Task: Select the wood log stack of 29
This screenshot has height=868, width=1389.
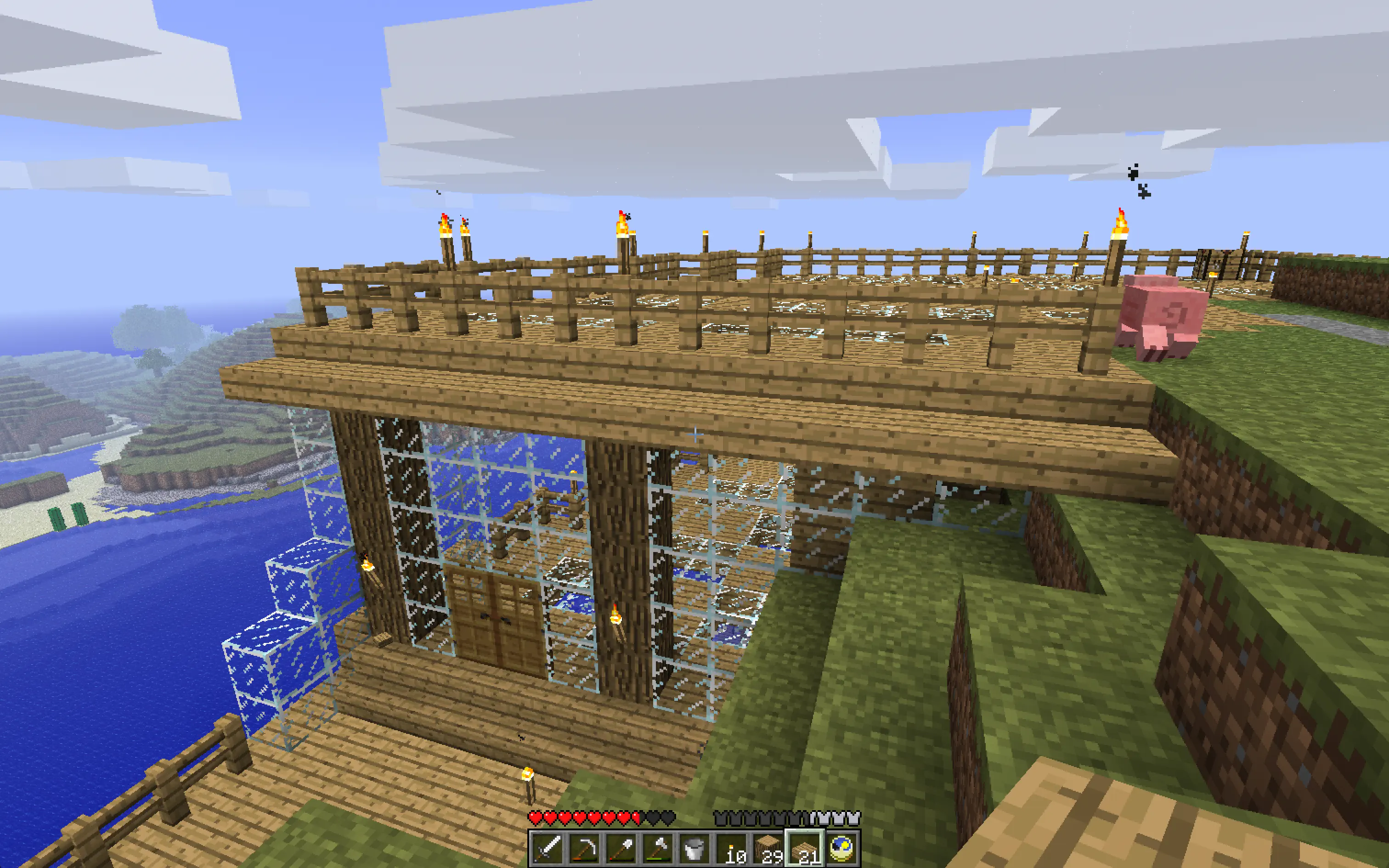Action: click(768, 850)
